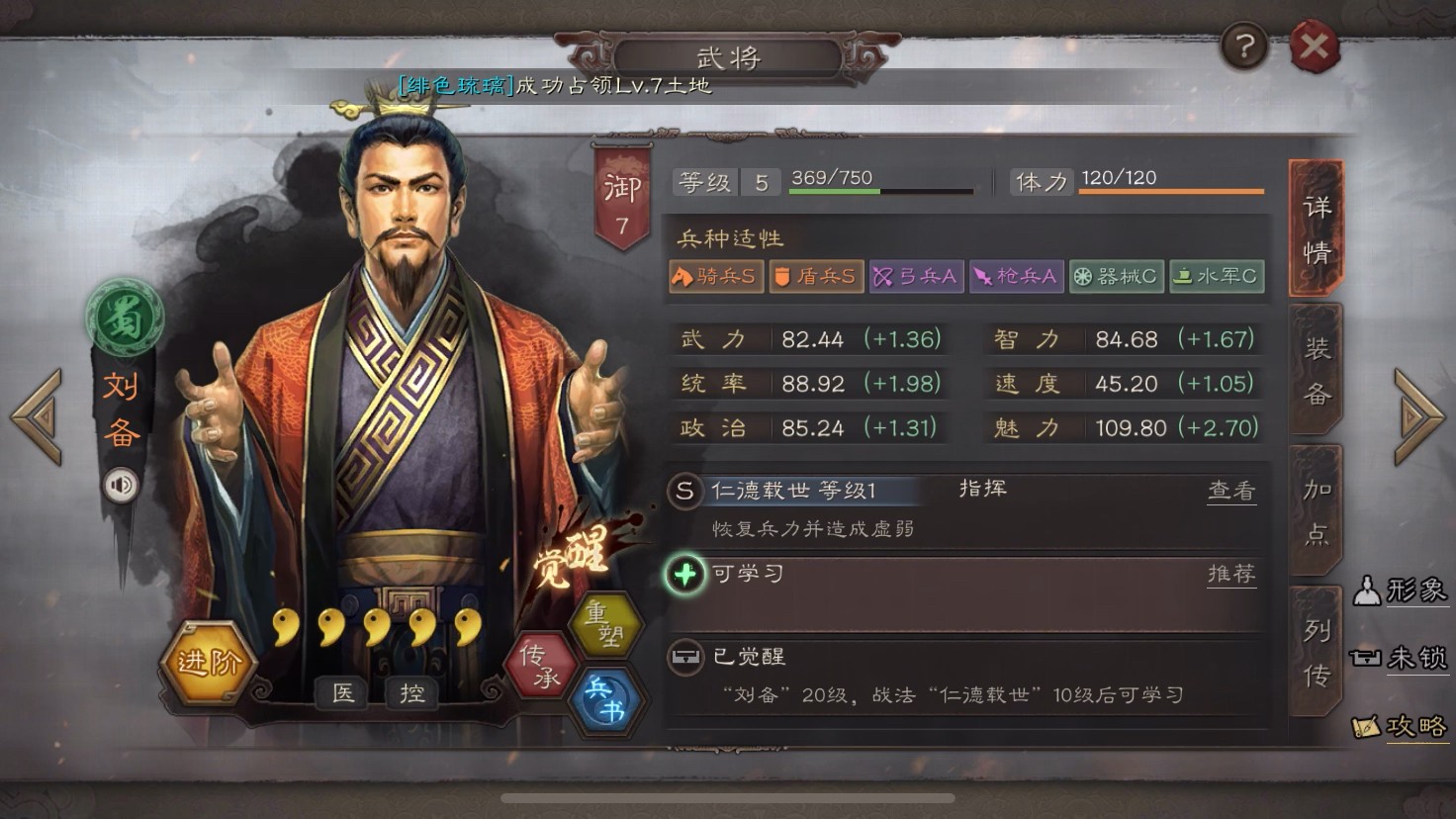Open the 加点 stat allocation tab

click(x=1316, y=508)
